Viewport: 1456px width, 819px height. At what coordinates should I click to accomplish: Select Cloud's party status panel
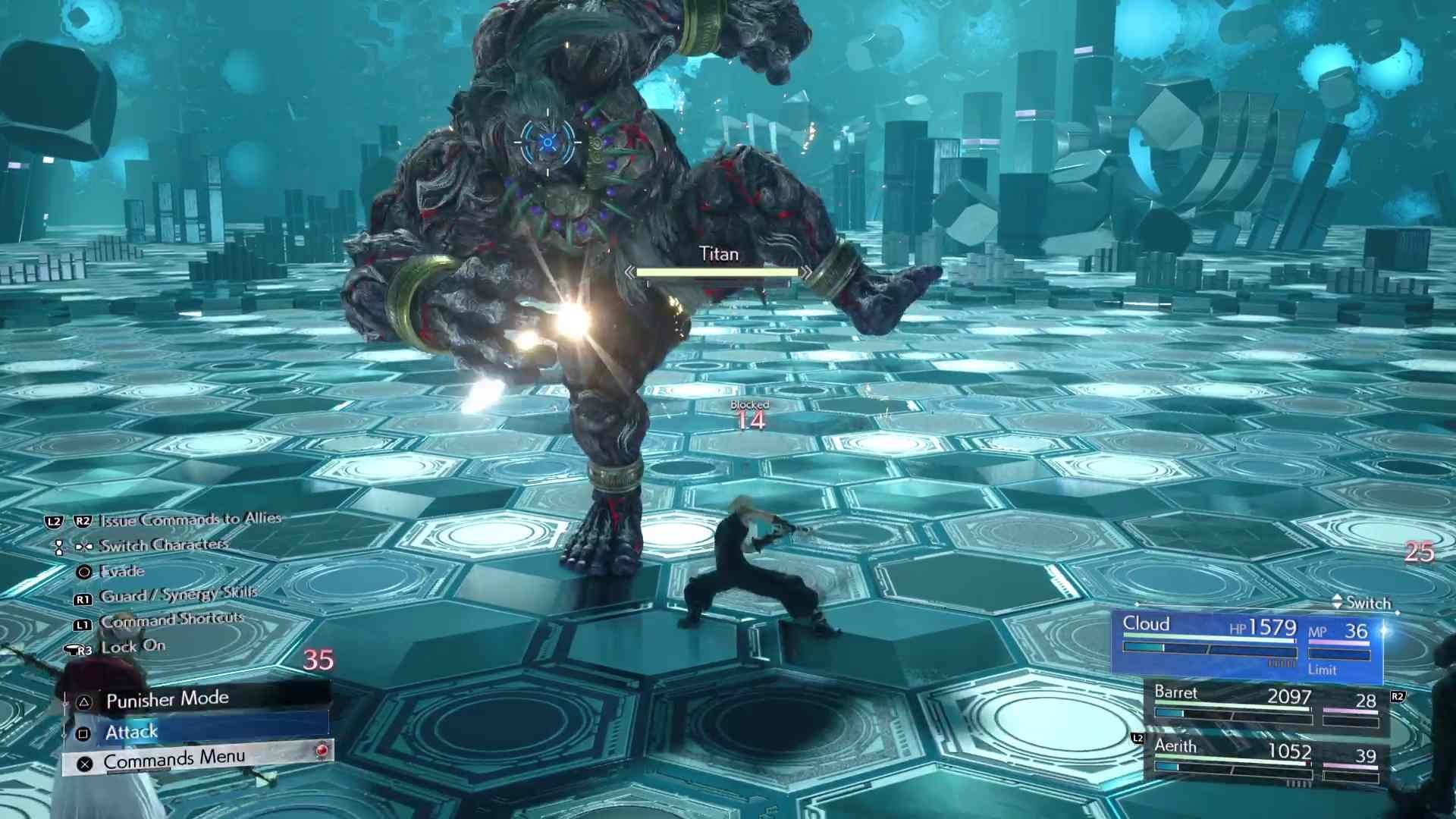pyautogui.click(x=1247, y=645)
